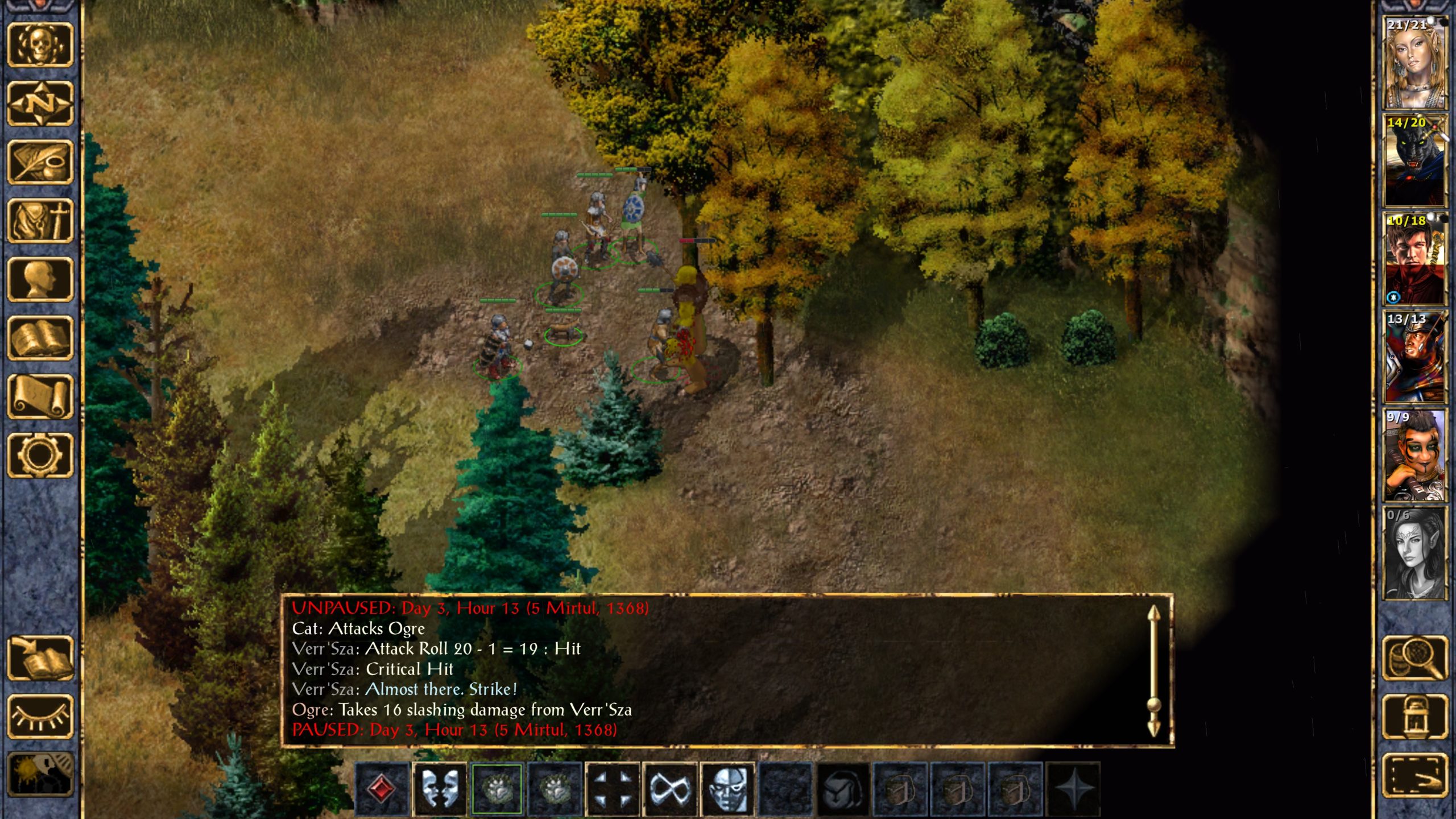Screen dimensions: 1456x819
Task: Click the infinity symbol ability button
Action: click(670, 789)
